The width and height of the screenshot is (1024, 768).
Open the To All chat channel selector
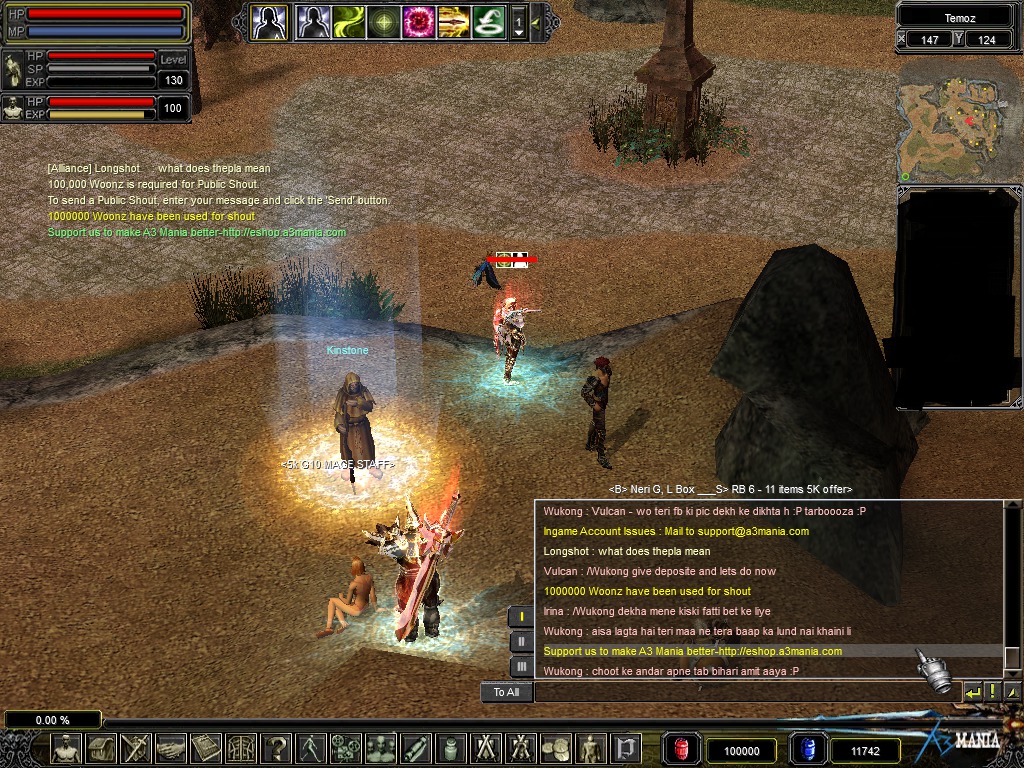[x=506, y=692]
